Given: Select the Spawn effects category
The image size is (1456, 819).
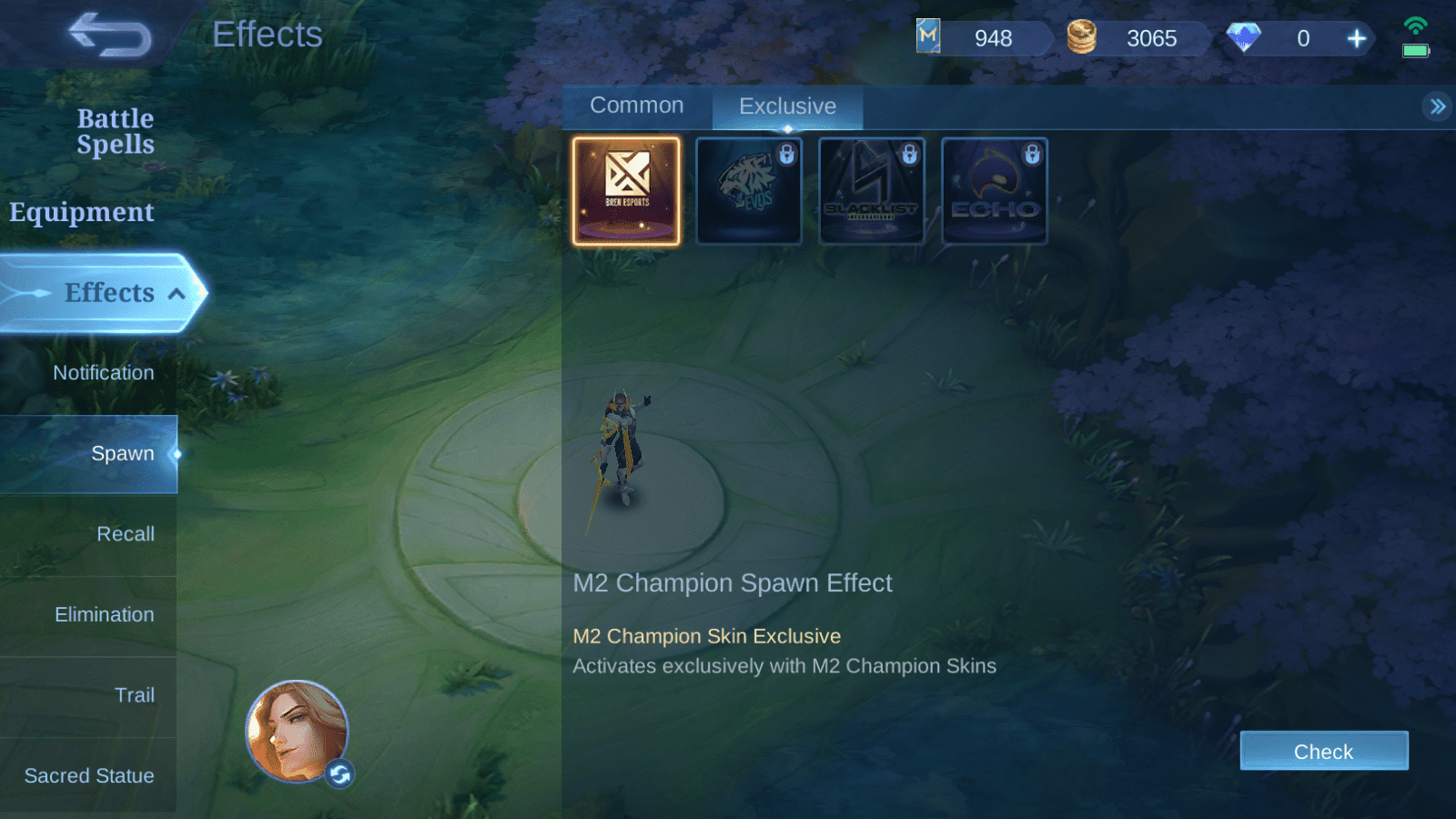Looking at the screenshot, I should click(x=122, y=453).
